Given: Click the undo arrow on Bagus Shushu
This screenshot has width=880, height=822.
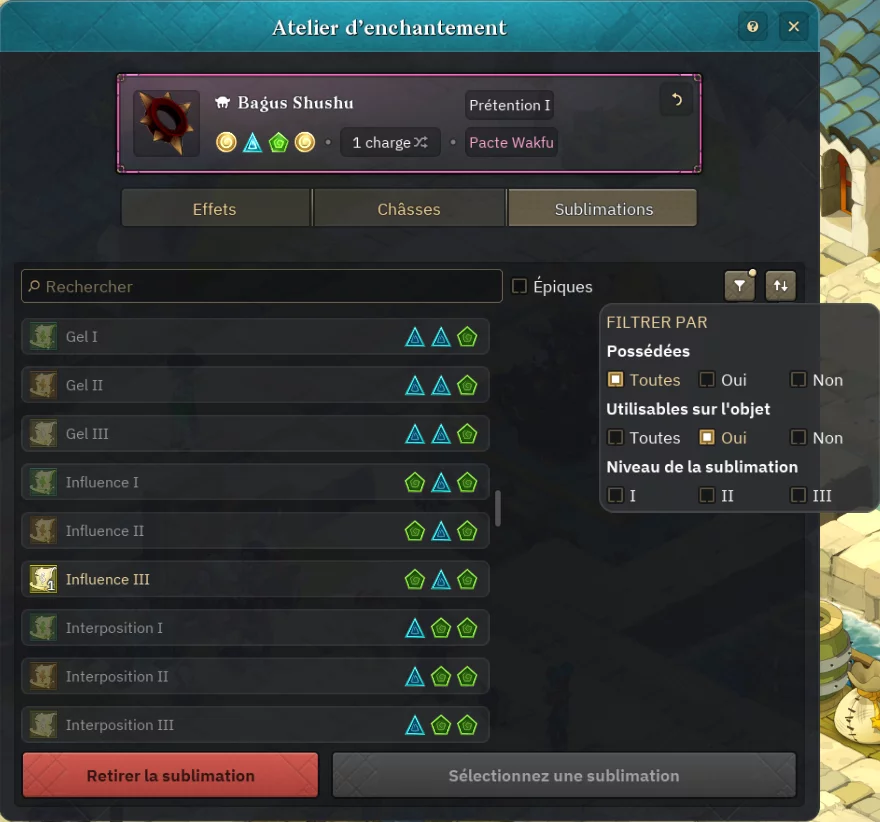Looking at the screenshot, I should (x=676, y=100).
